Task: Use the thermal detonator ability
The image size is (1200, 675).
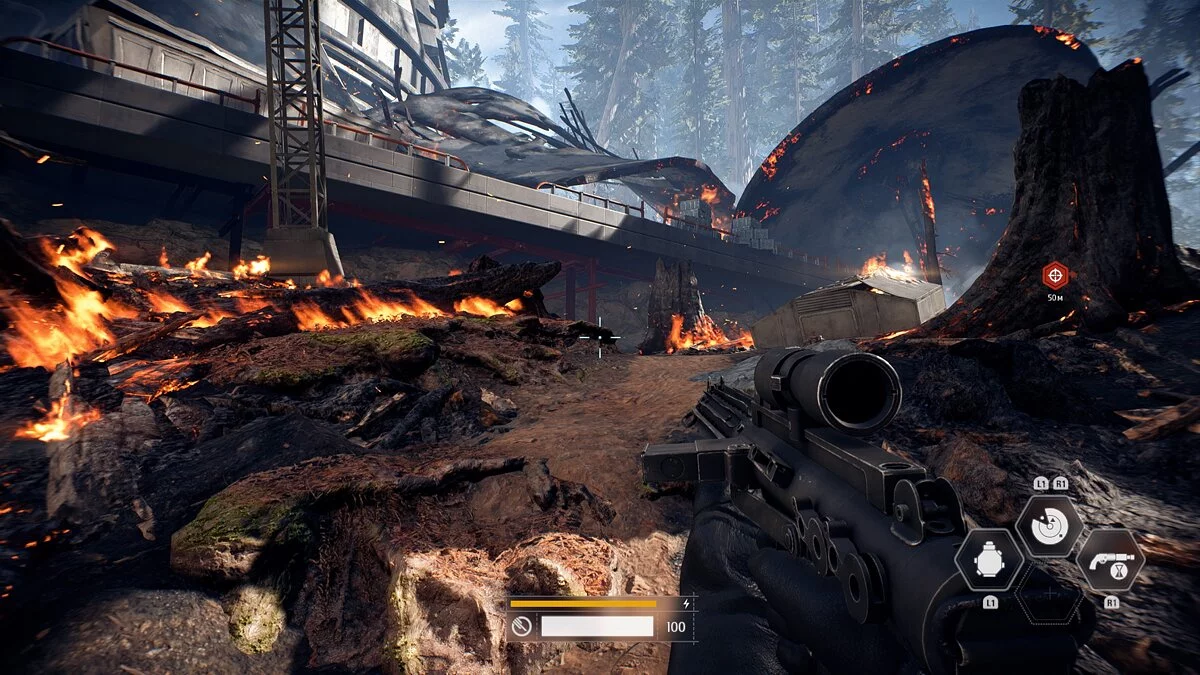Action: coord(989,560)
